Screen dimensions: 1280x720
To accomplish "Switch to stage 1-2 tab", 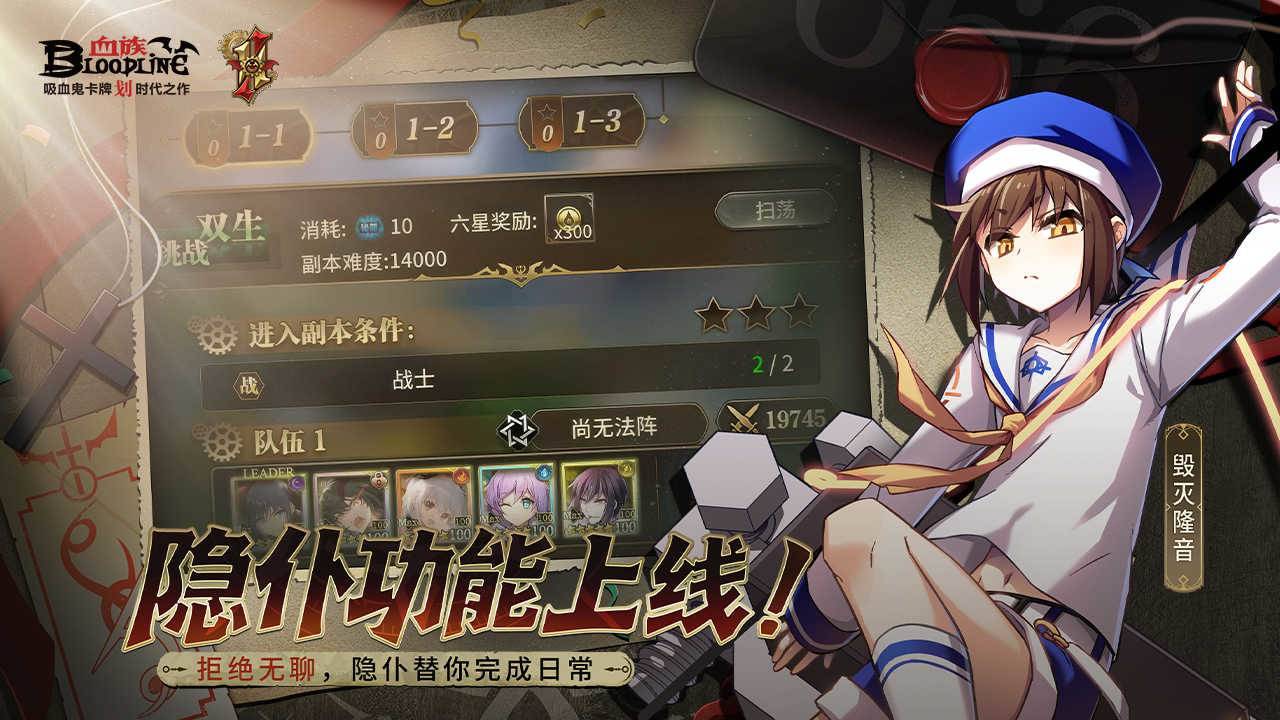I will (417, 128).
